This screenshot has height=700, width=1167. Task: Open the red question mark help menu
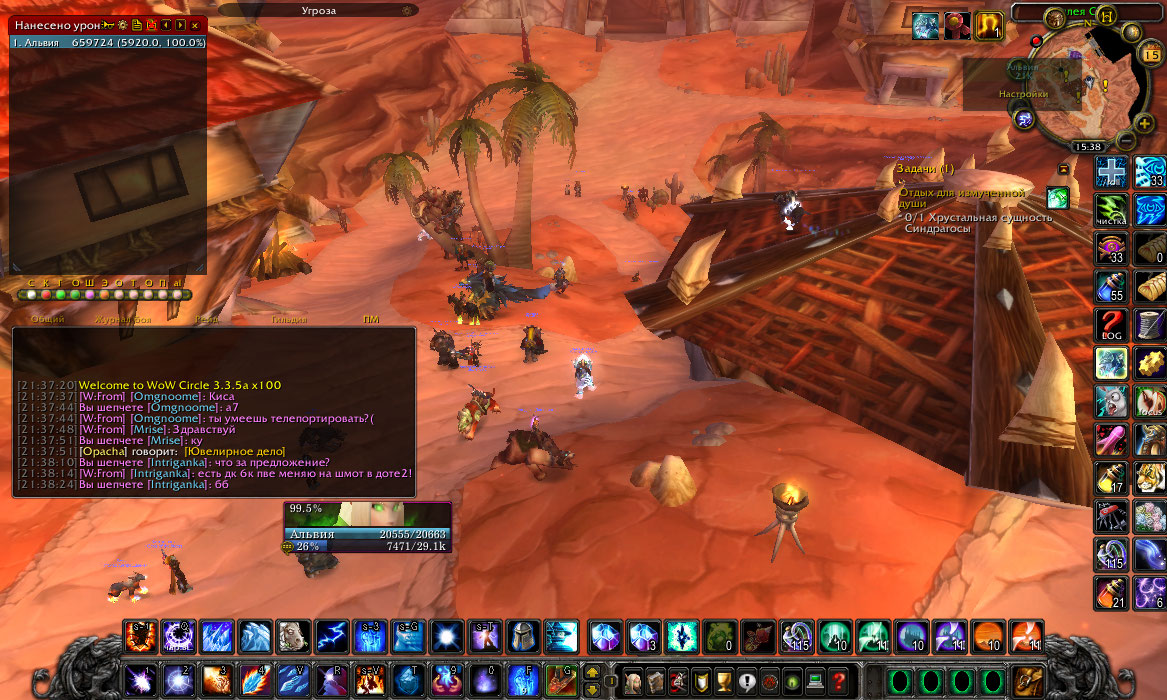point(840,680)
